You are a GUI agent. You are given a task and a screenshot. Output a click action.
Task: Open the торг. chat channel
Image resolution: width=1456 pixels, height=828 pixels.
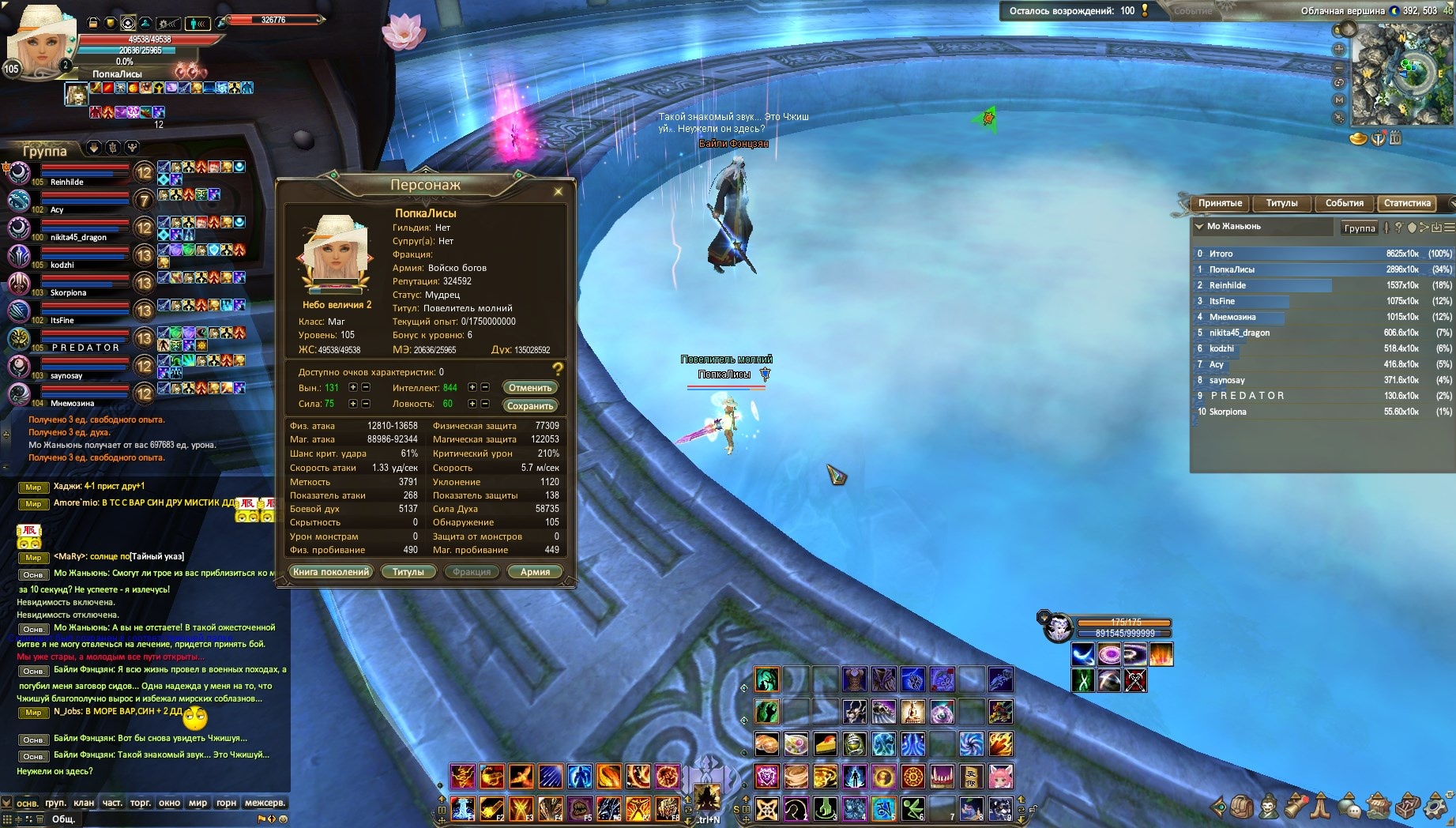pyautogui.click(x=141, y=803)
